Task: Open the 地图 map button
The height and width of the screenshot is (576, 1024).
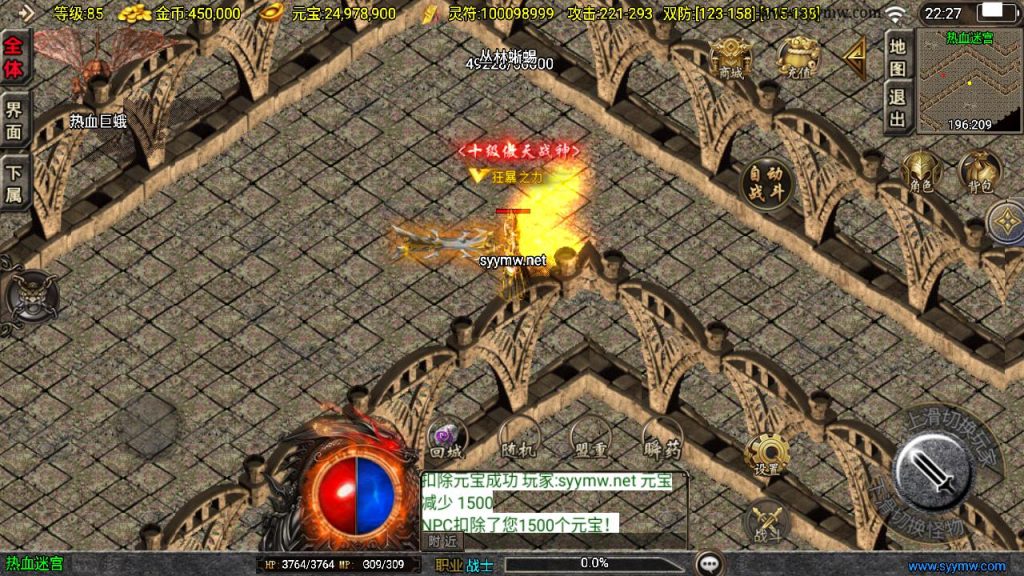Action: tap(898, 57)
